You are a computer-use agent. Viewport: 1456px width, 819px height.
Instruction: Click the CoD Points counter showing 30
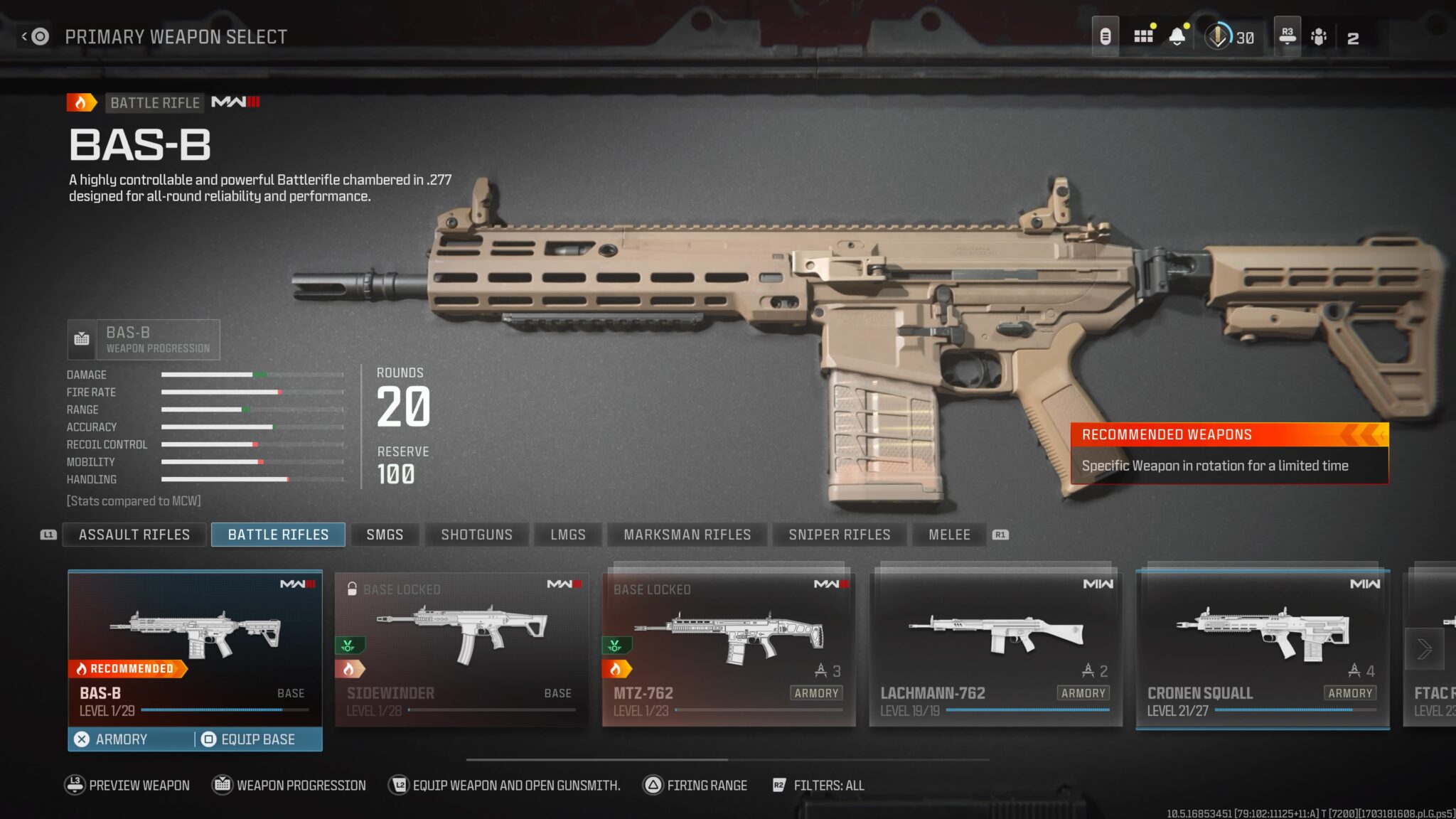[x=1226, y=37]
